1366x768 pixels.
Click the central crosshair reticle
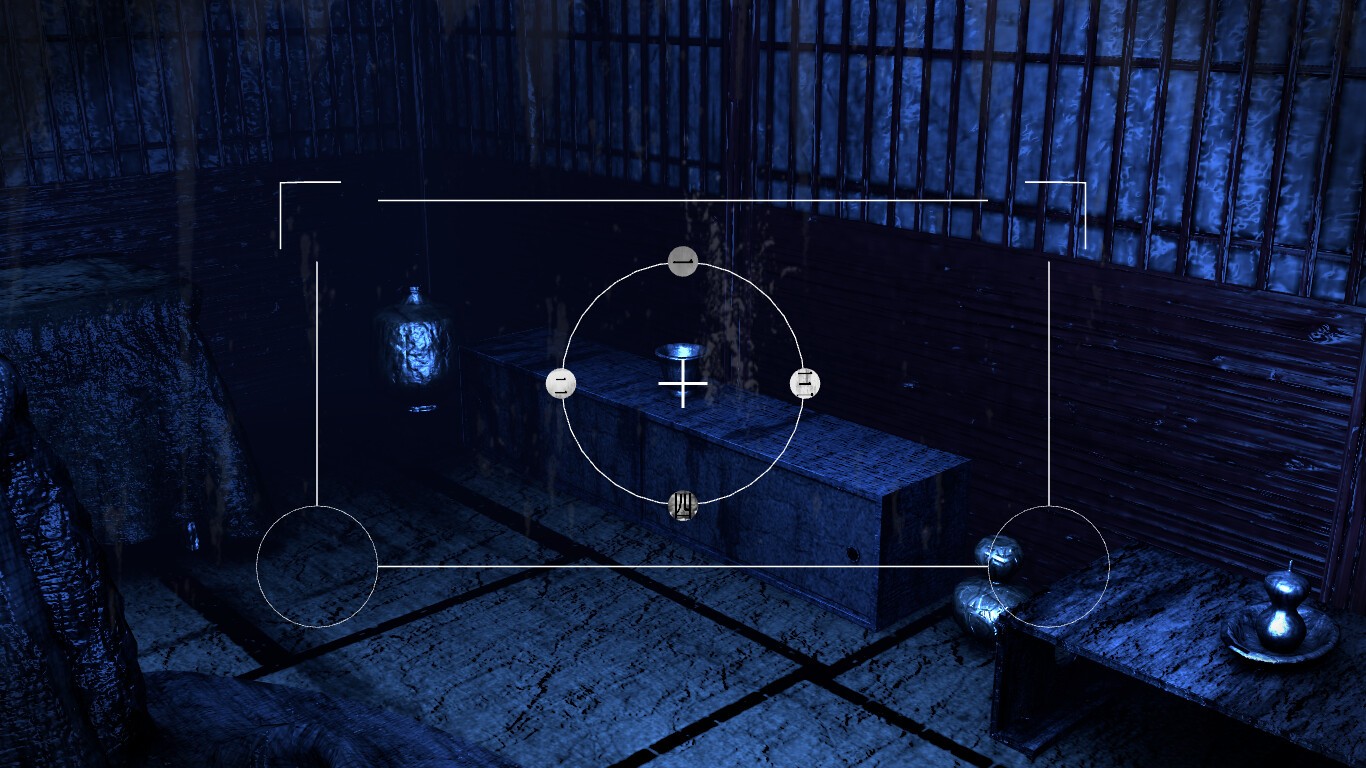(x=681, y=383)
